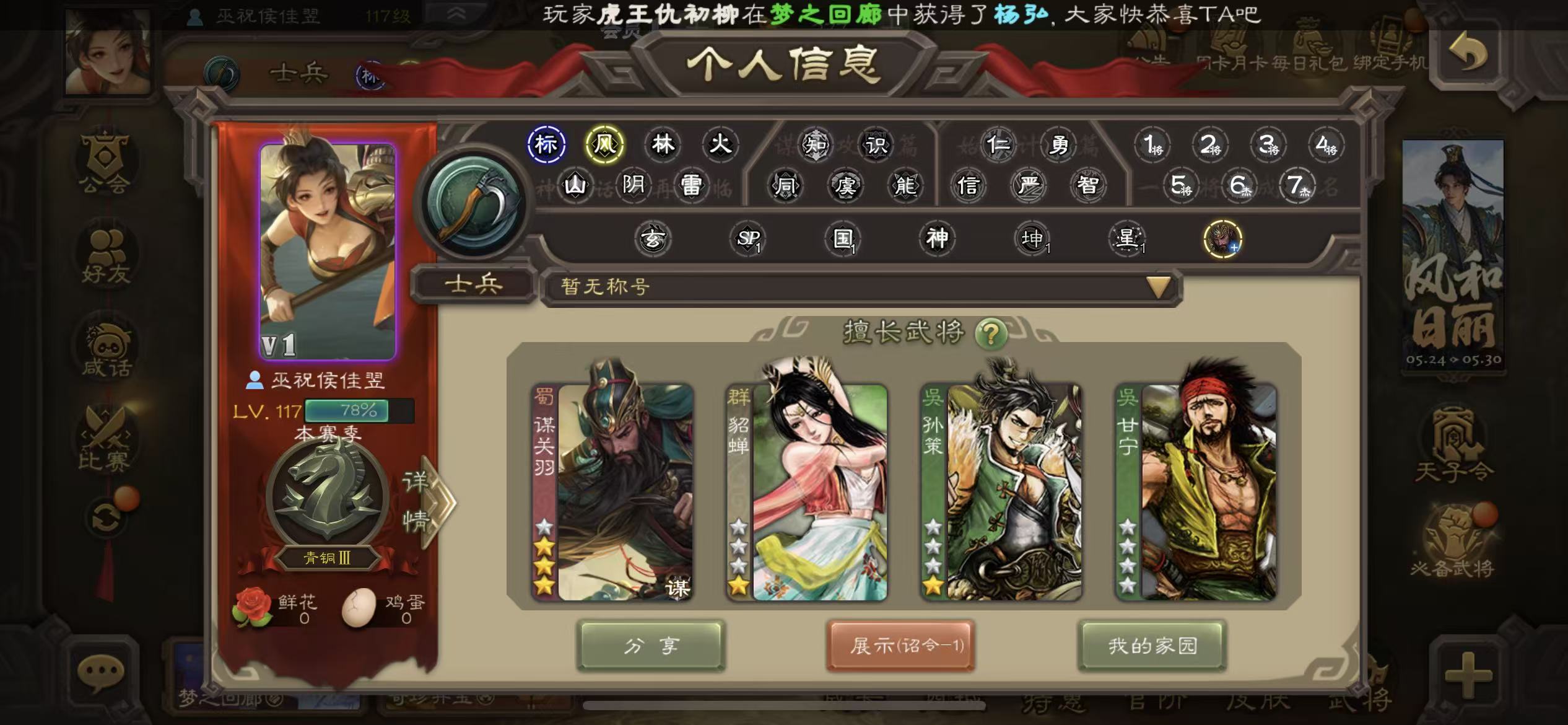Open 我的家园 my homeland

pos(1152,646)
